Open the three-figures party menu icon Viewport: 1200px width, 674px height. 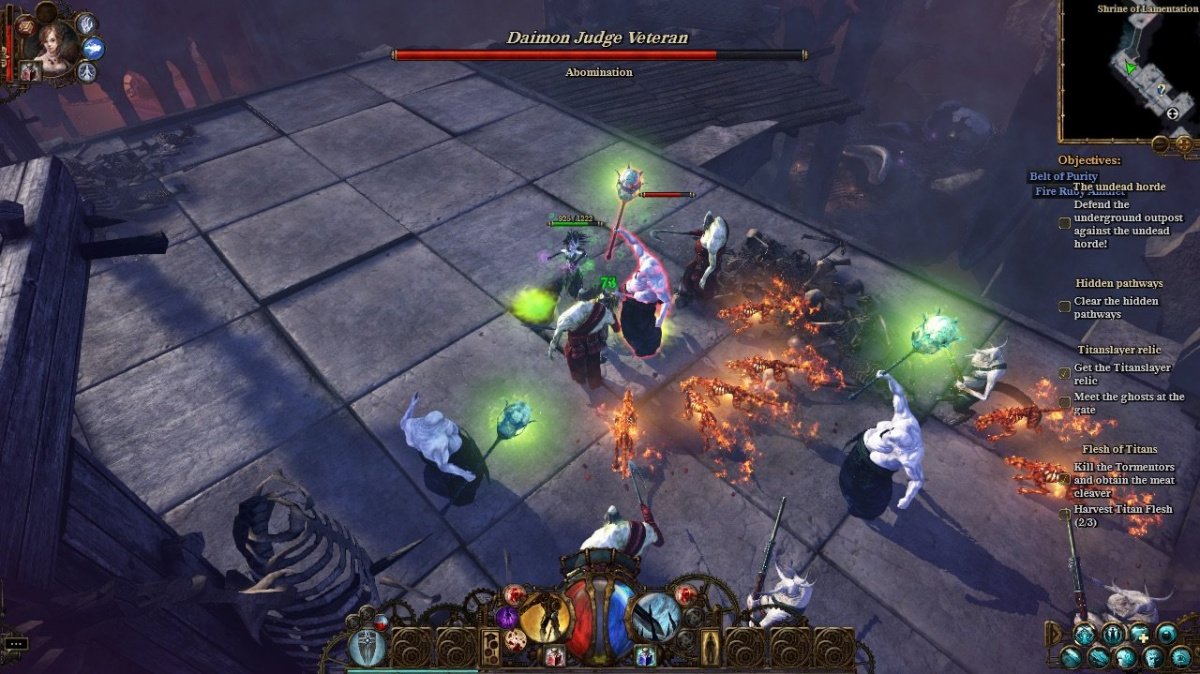1112,633
